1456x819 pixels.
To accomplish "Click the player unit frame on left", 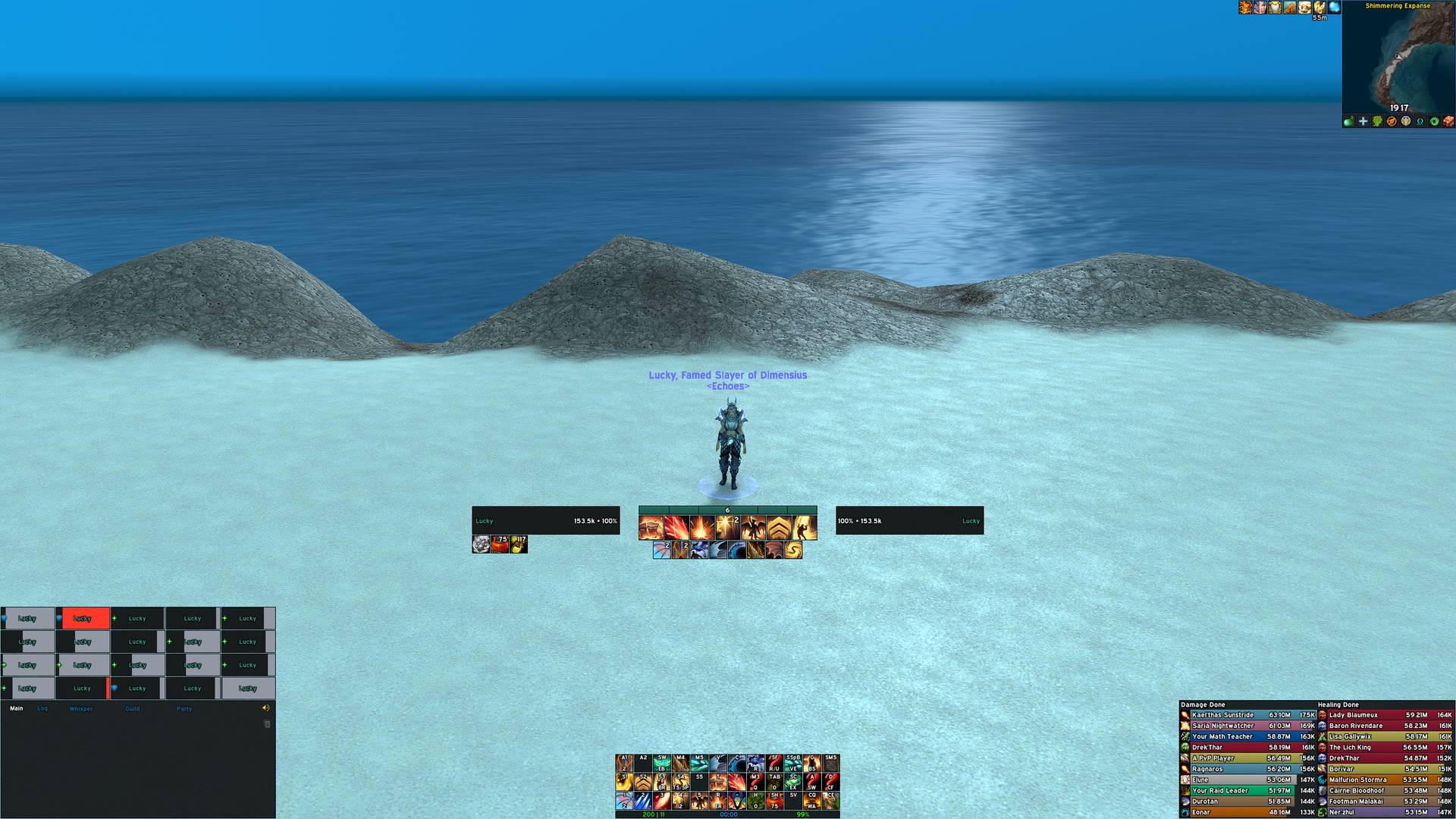I will (545, 521).
